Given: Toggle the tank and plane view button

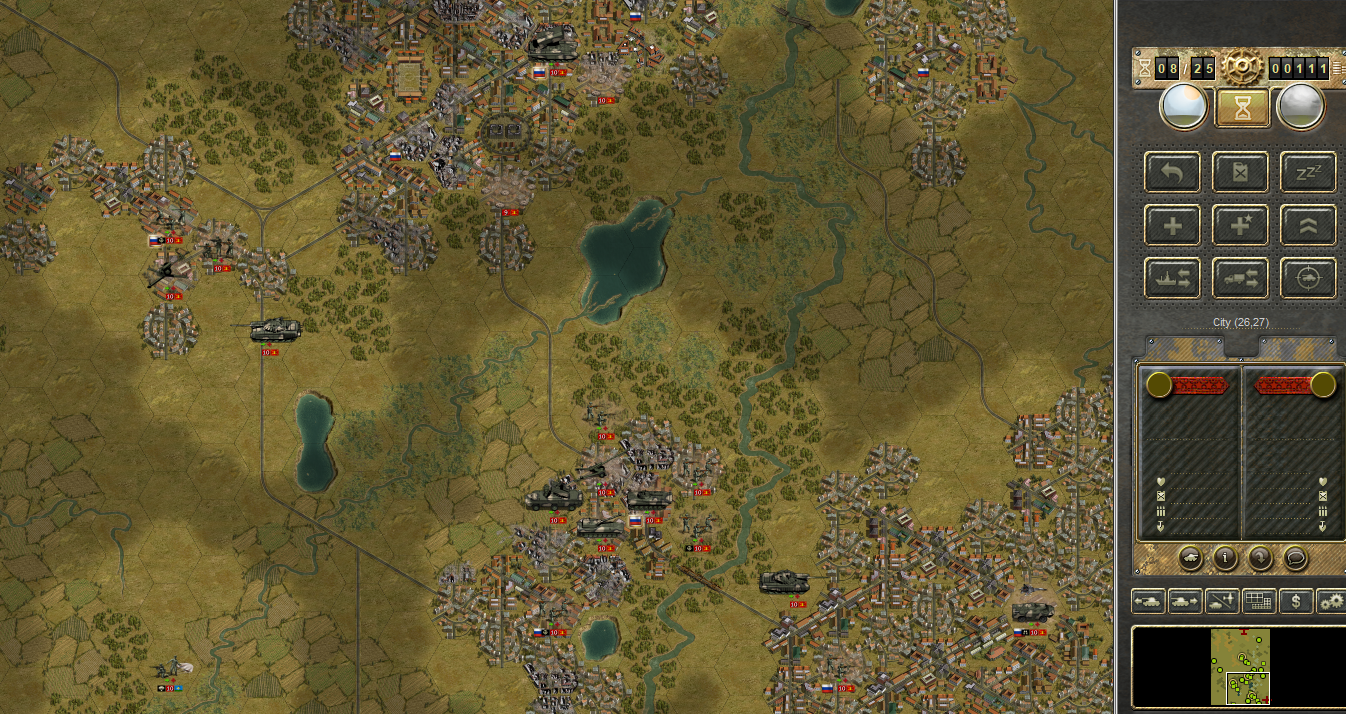Looking at the screenshot, I should click(1222, 601).
